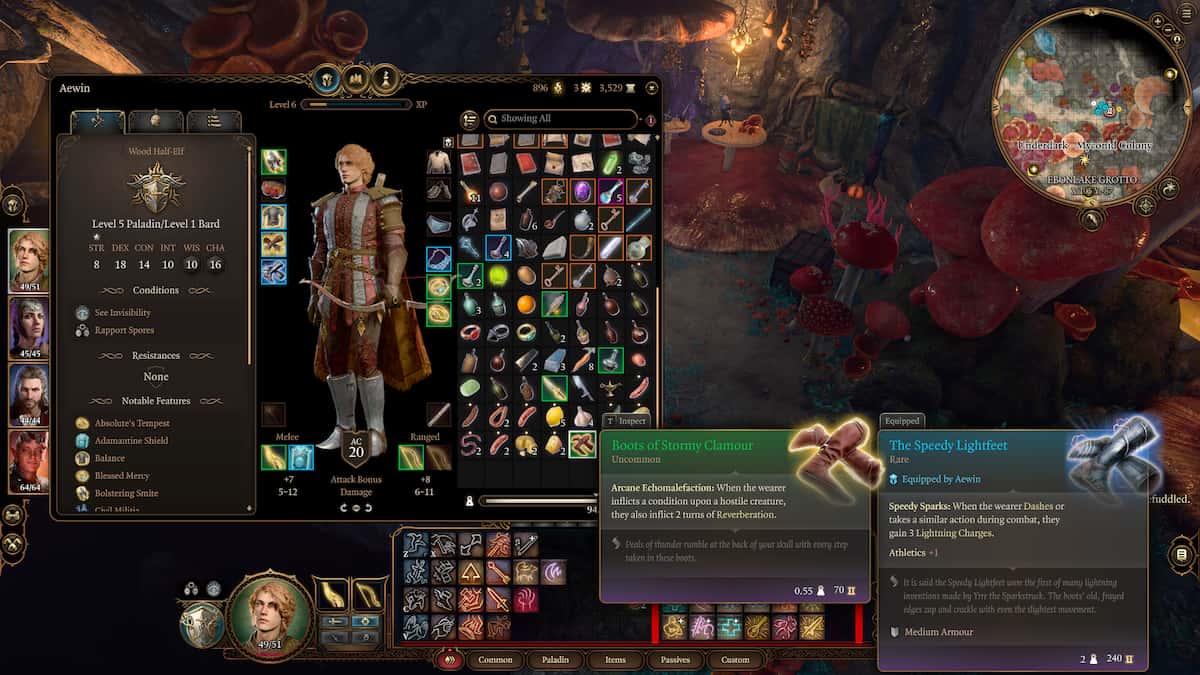Close the character inventory panel
Viewport: 1200px width, 675px height.
coord(652,88)
